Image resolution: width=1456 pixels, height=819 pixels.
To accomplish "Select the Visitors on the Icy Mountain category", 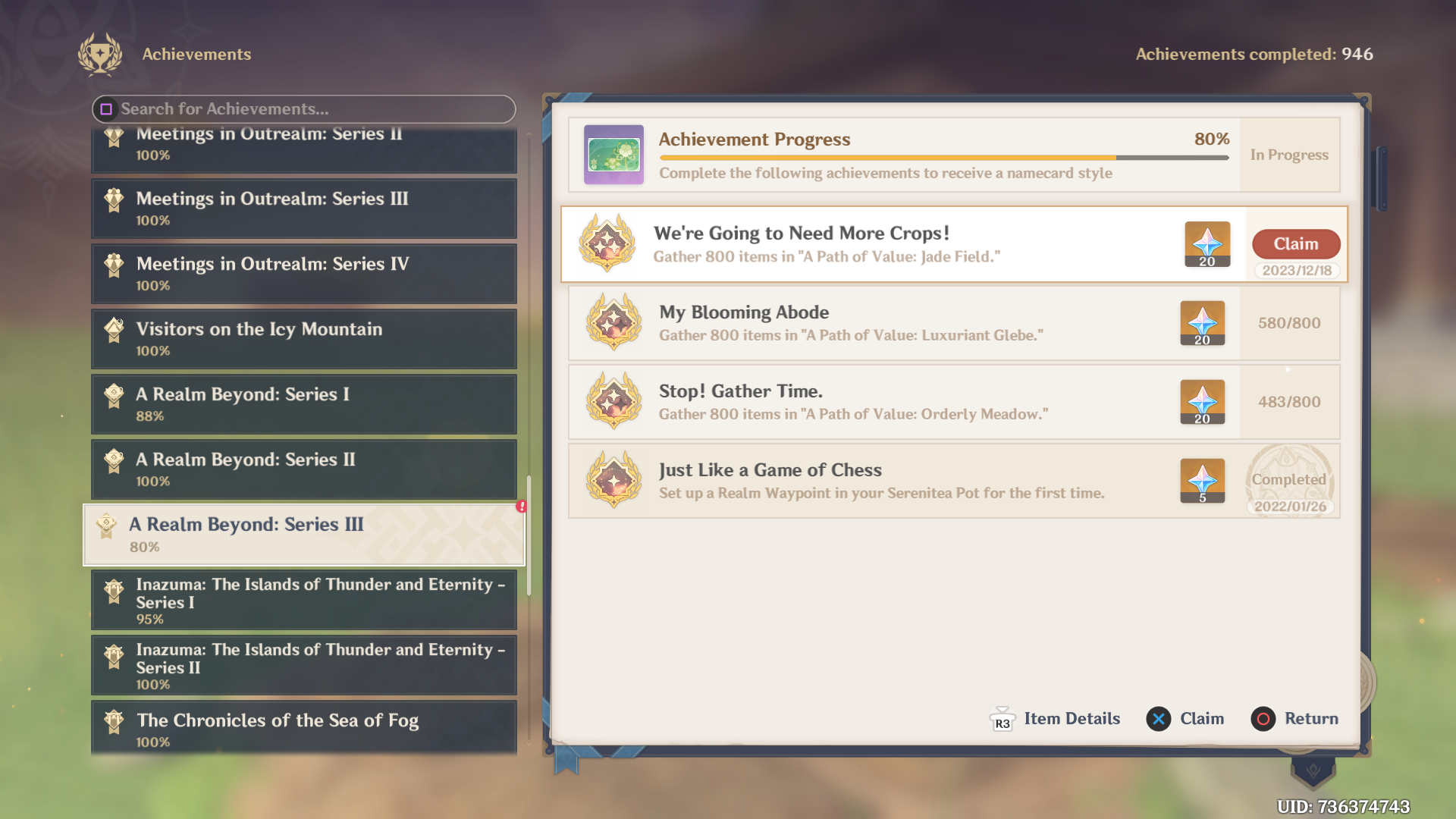I will pos(303,339).
